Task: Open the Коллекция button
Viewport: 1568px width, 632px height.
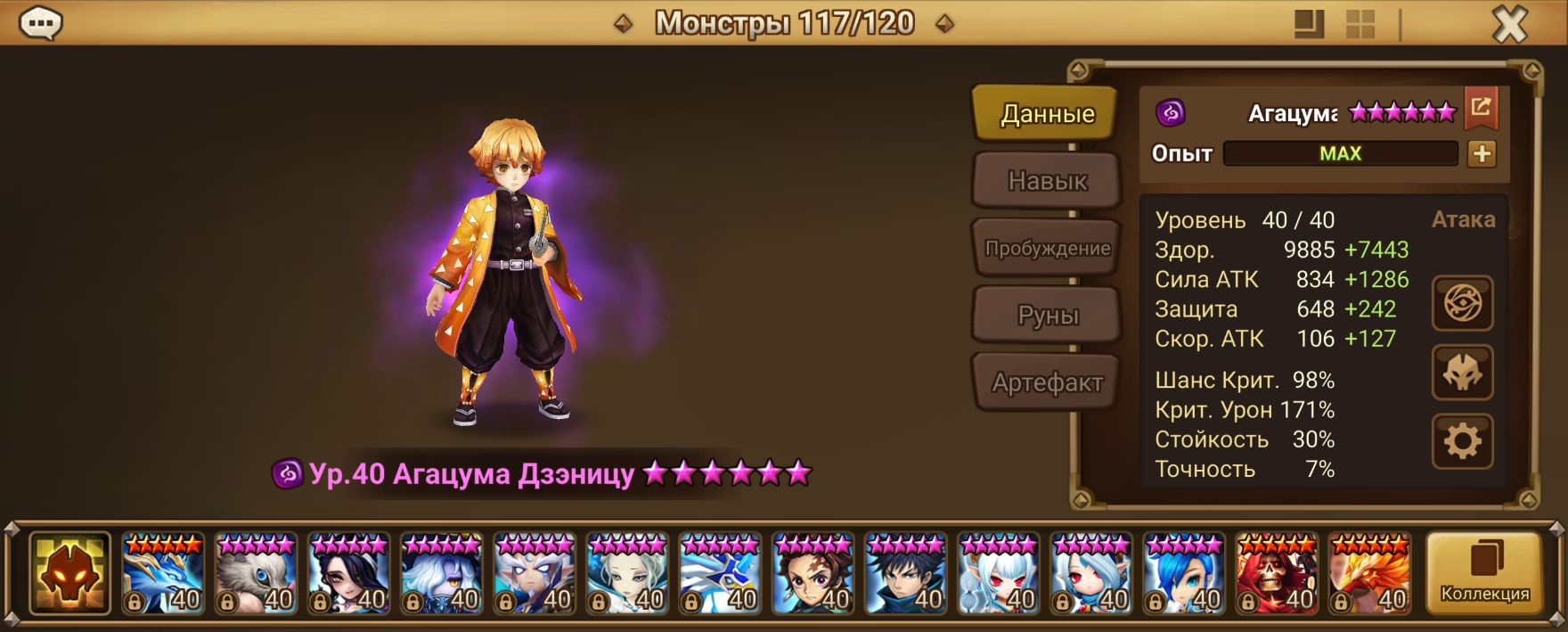Action: click(1484, 573)
